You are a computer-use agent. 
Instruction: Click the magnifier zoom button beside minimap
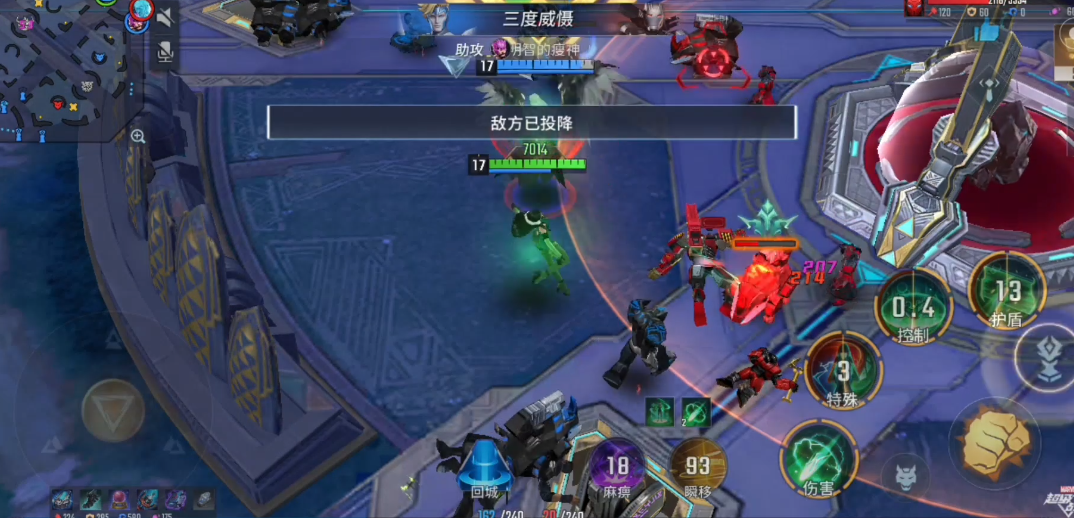click(x=138, y=136)
